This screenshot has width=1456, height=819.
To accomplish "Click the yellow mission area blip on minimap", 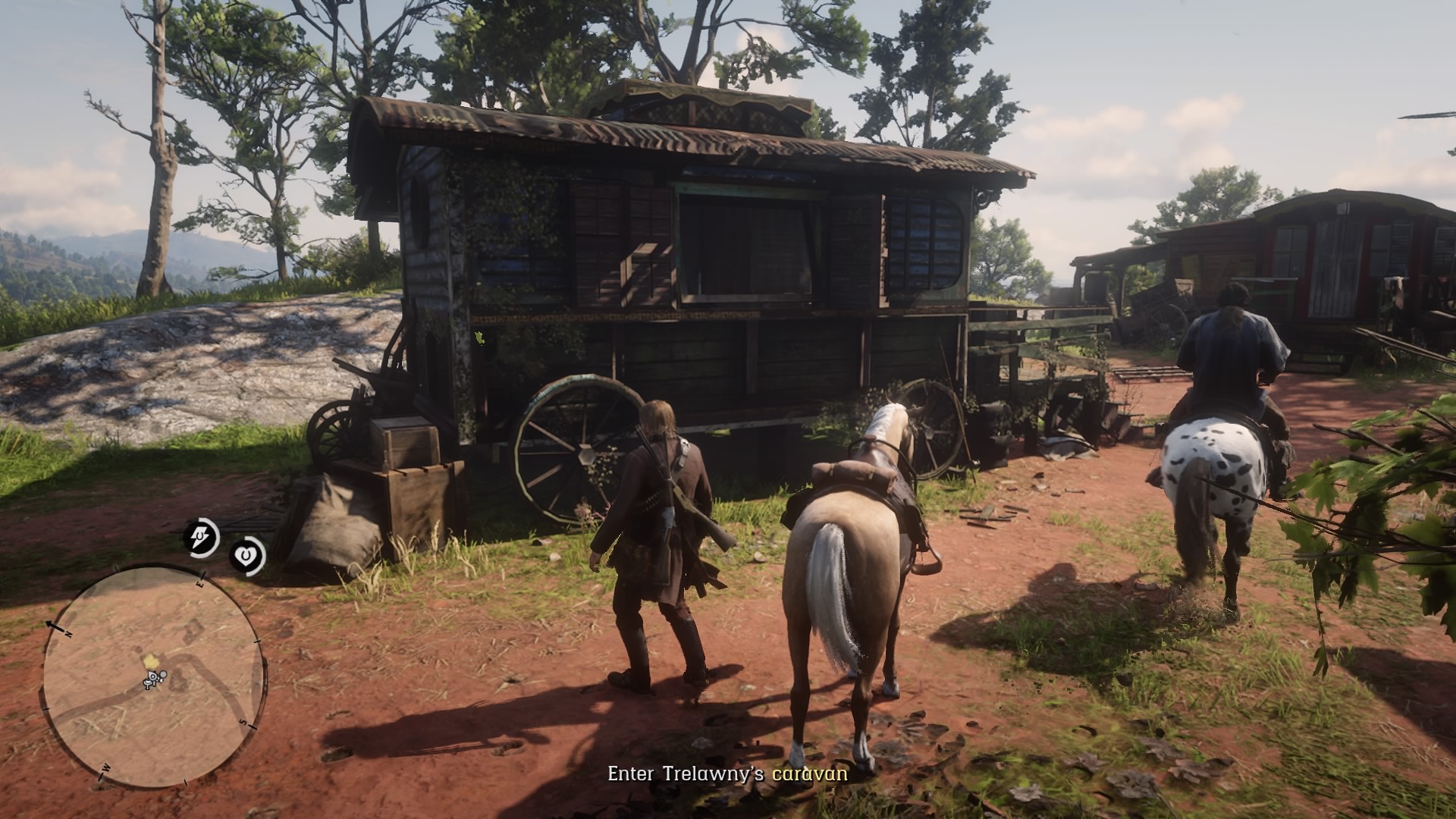I will click(151, 660).
